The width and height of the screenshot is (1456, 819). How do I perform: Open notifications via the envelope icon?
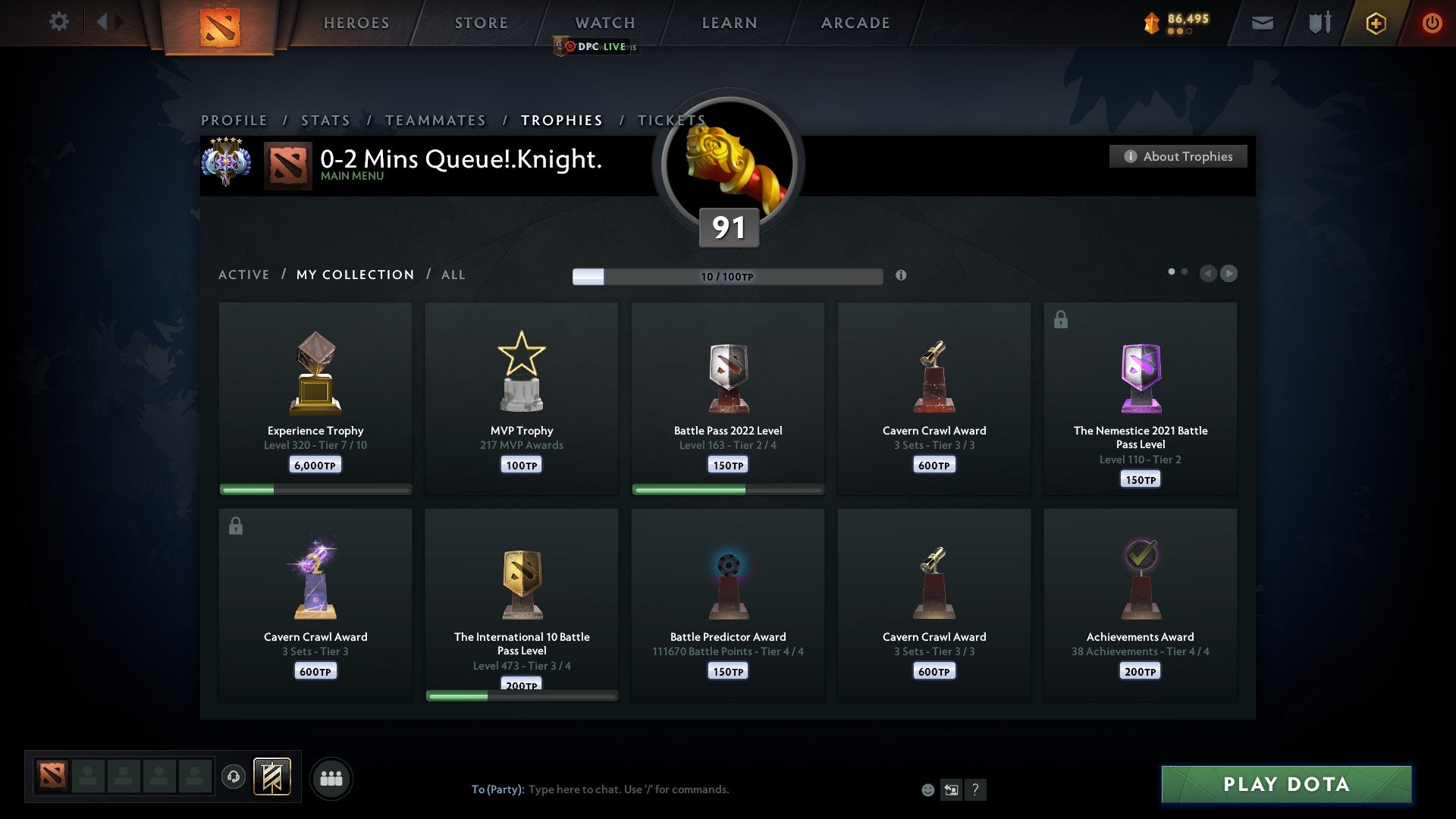(x=1263, y=23)
